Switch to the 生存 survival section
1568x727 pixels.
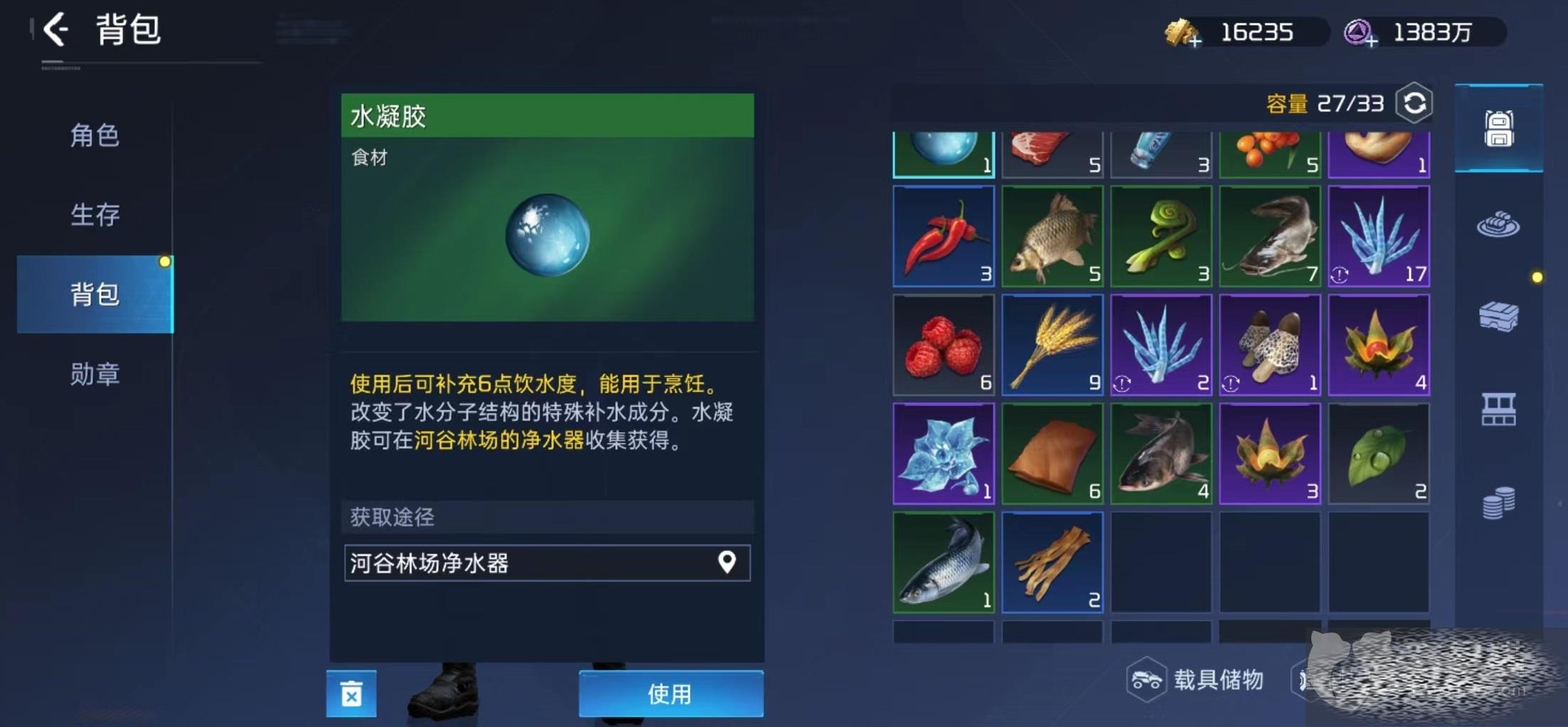click(x=95, y=214)
